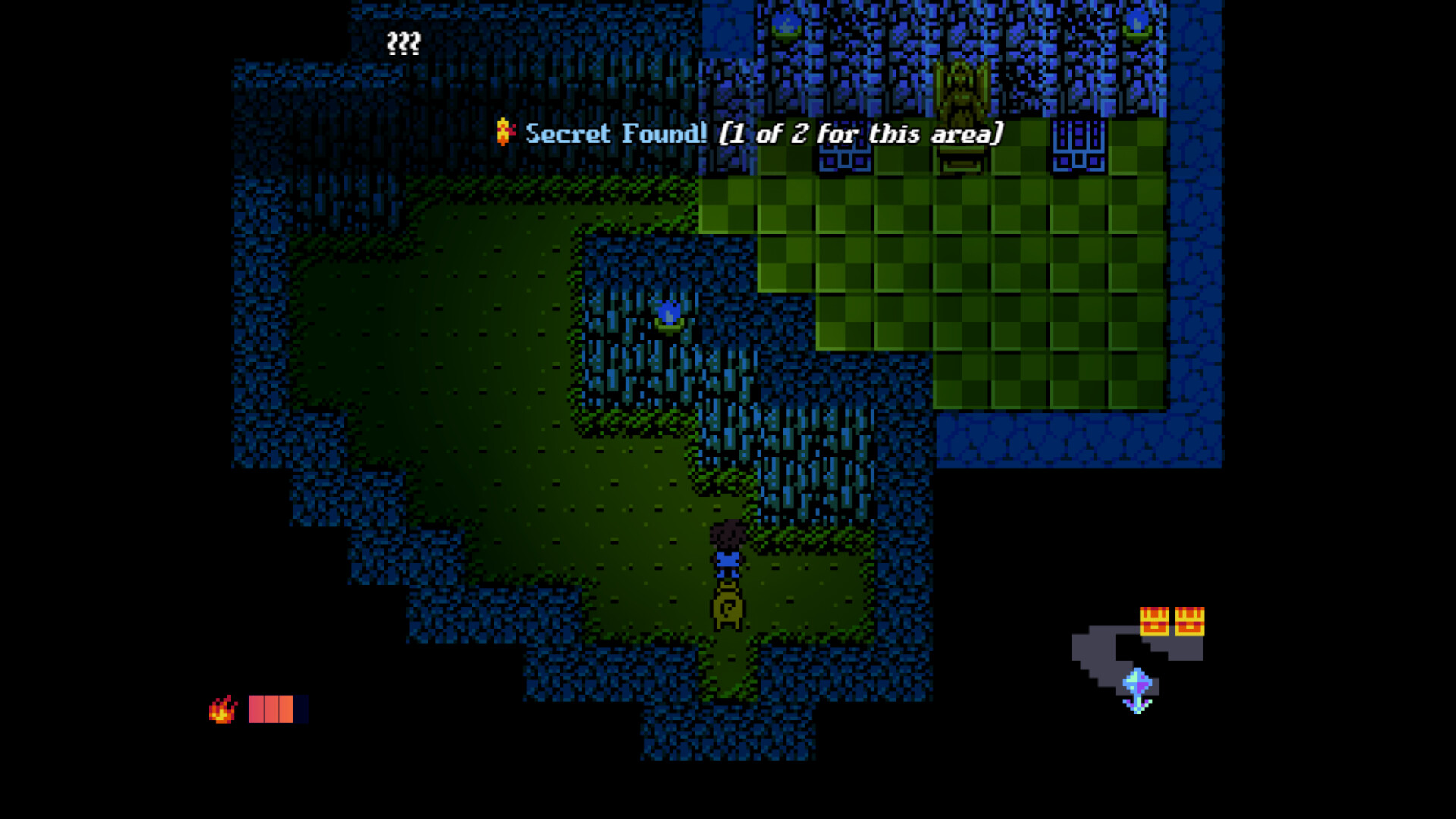Open the left treasure chest on the minimap
1456x819 pixels.
pyautogui.click(x=1154, y=622)
